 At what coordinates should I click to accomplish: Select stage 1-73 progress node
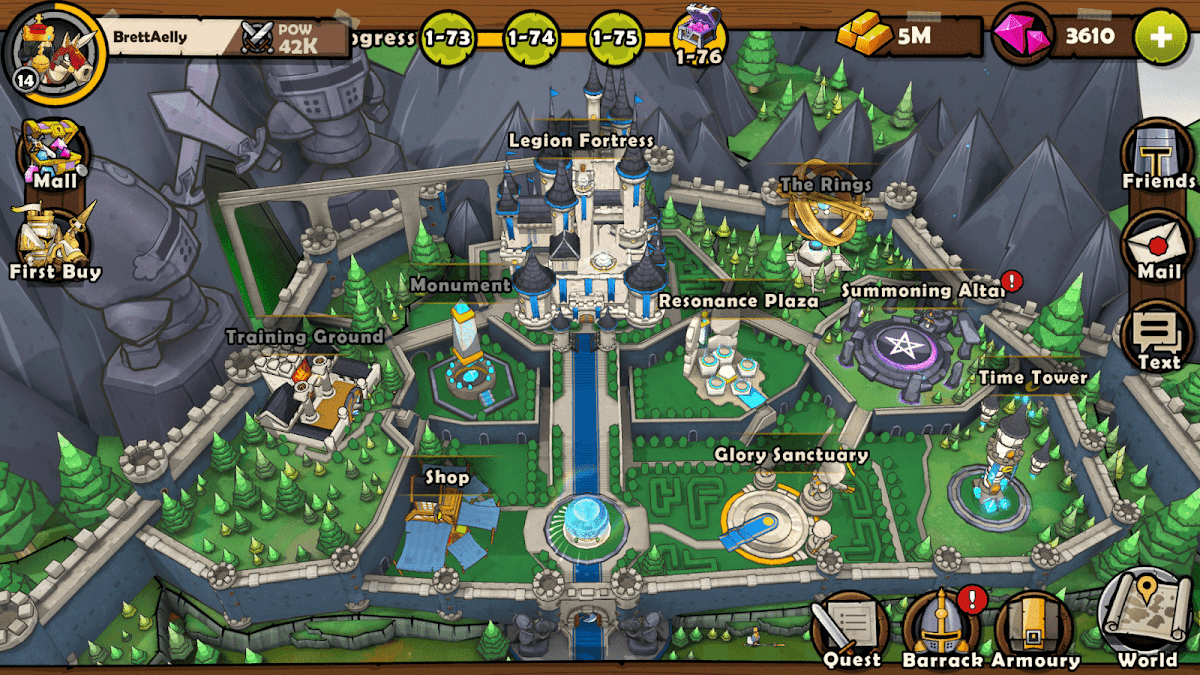[448, 38]
